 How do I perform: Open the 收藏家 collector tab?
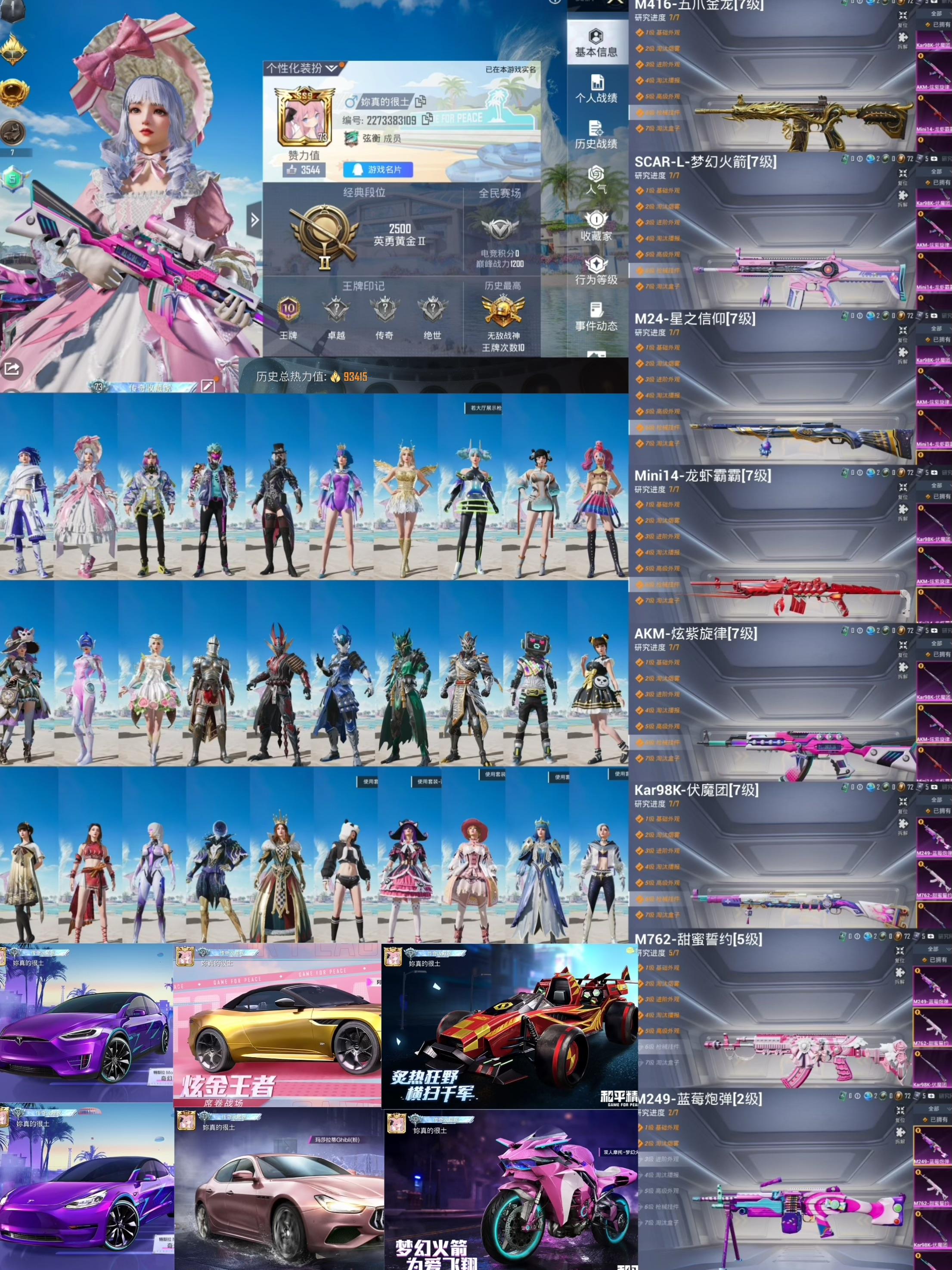596,226
